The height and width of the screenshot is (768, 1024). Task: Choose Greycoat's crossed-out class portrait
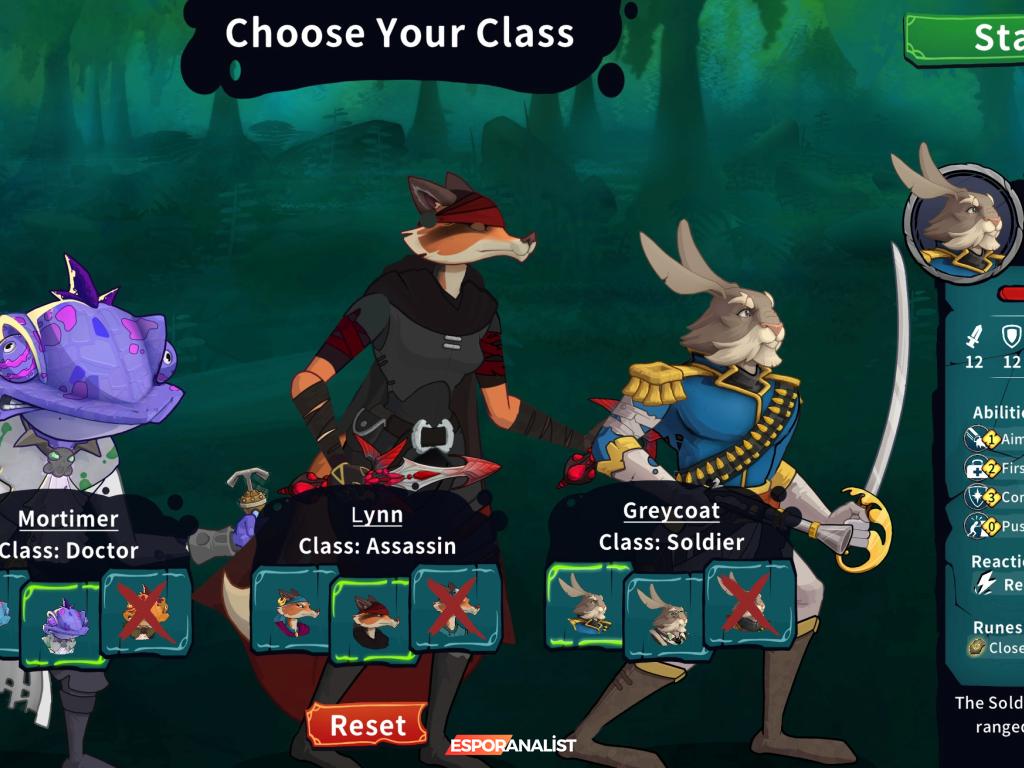tap(749, 602)
